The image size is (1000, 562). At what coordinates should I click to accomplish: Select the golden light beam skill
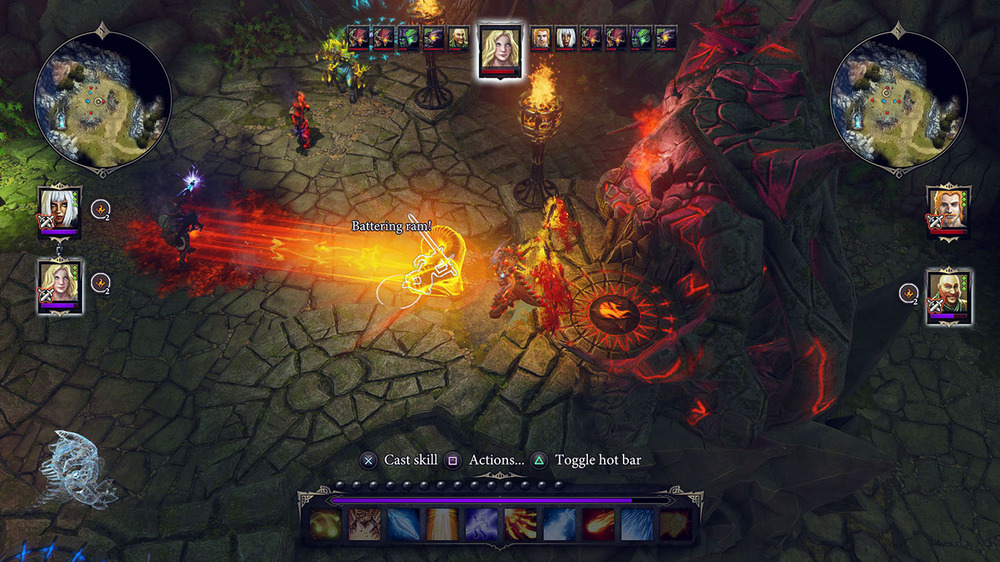[x=442, y=525]
